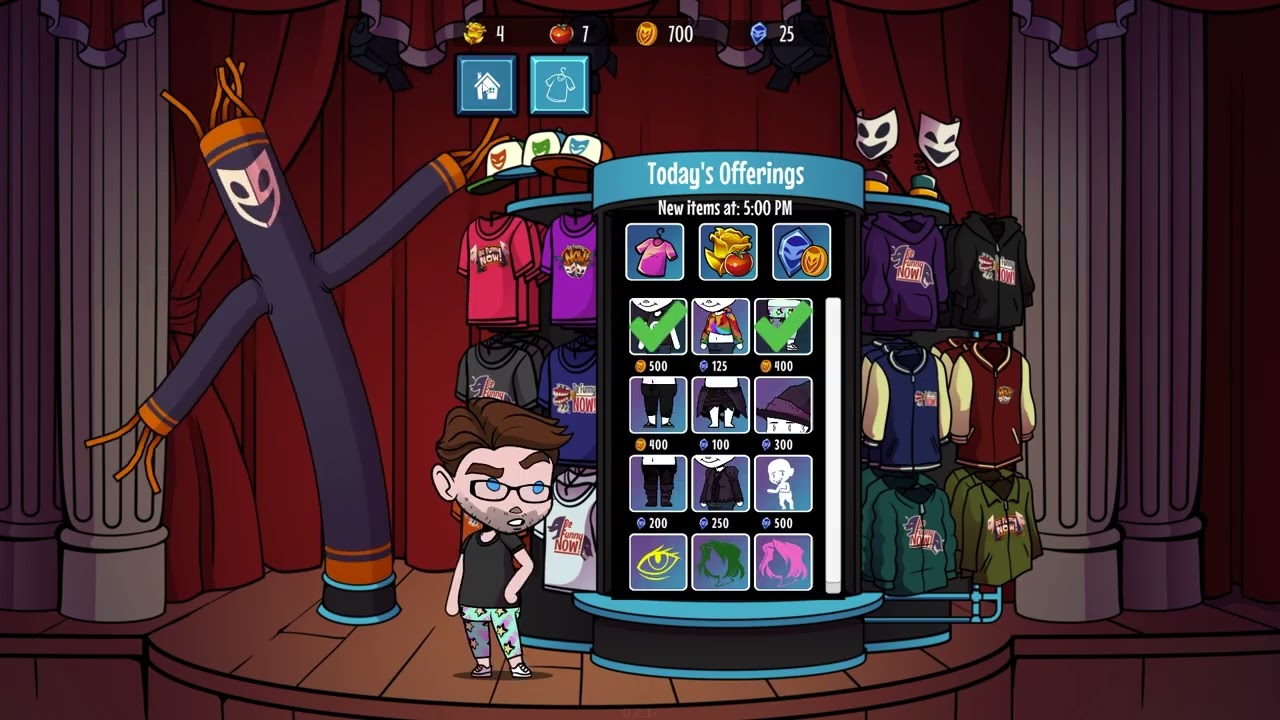1280x720 pixels.
Task: Select the yellow eye cosmetic
Action: 657,563
